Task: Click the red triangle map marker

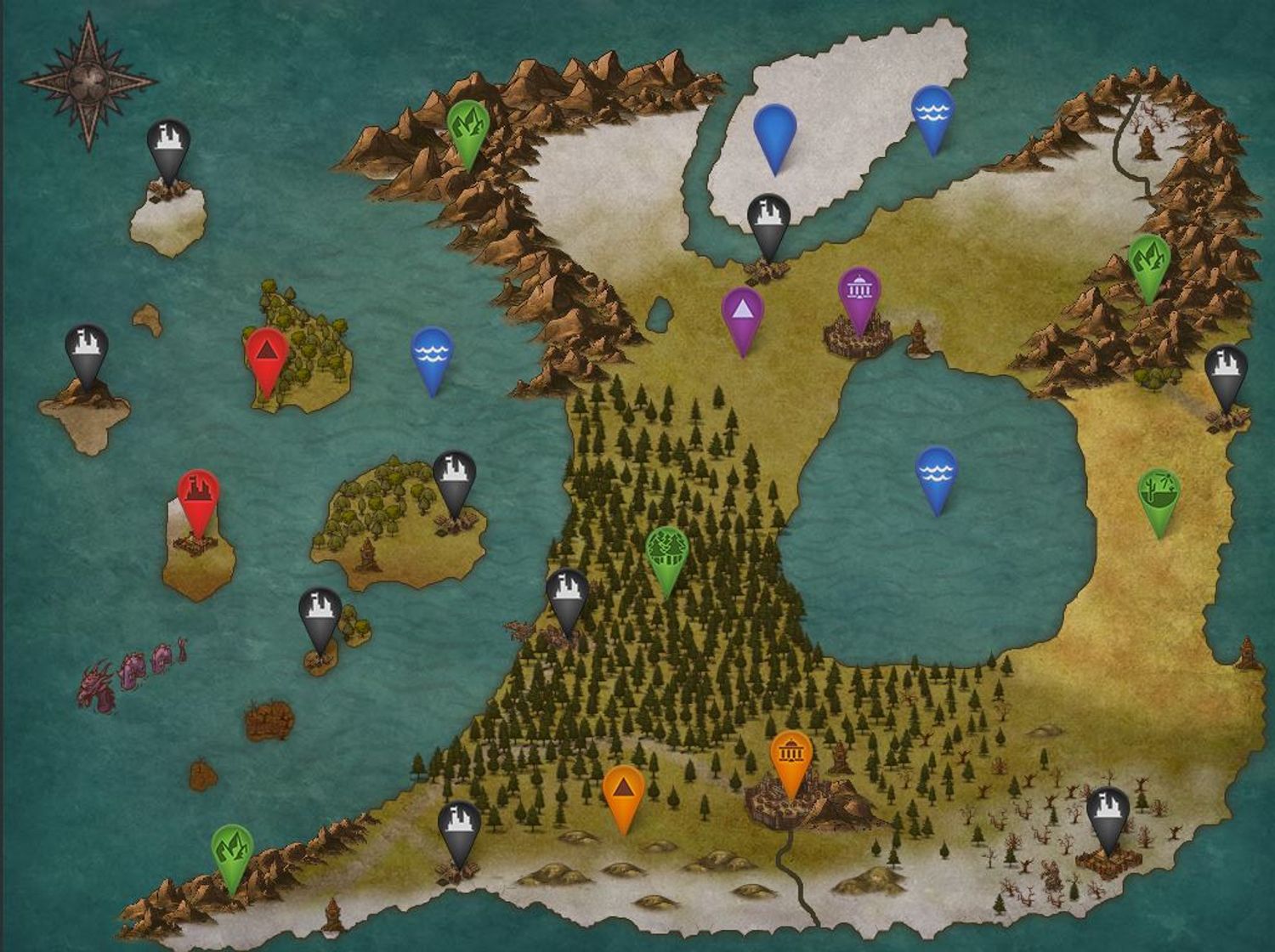Action: pyautogui.click(x=267, y=354)
